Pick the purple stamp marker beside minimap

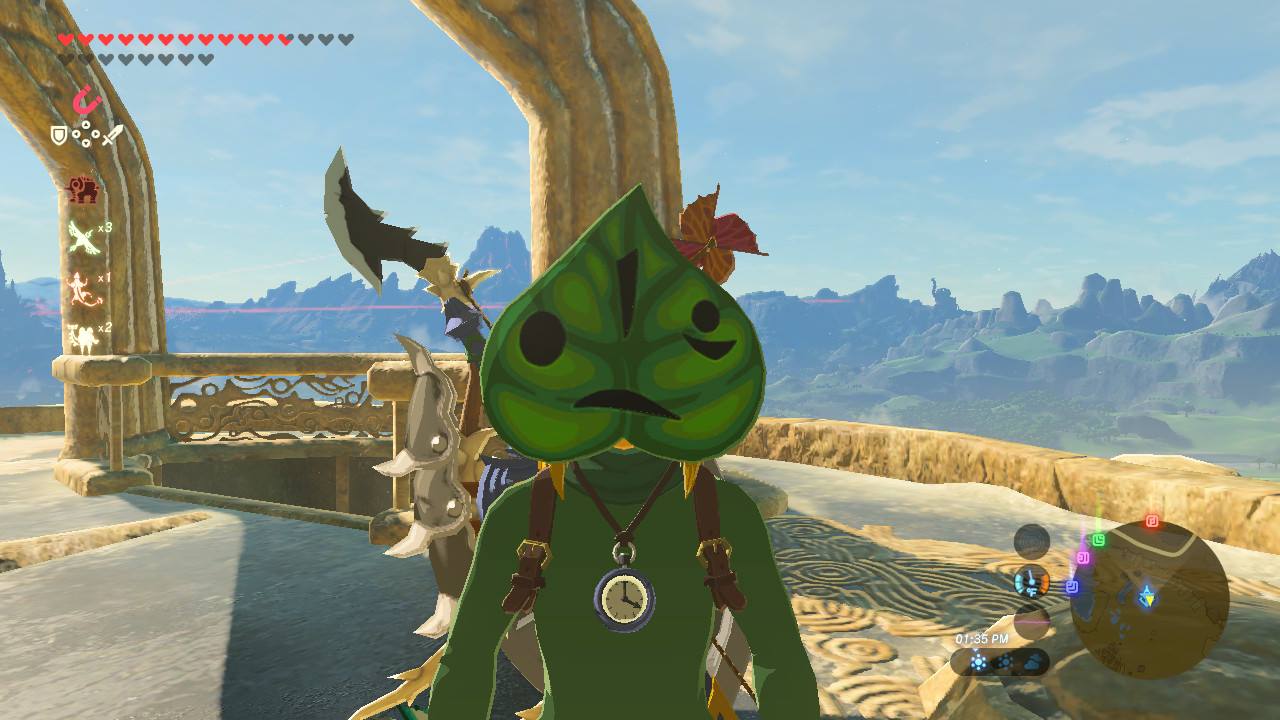tap(1082, 557)
